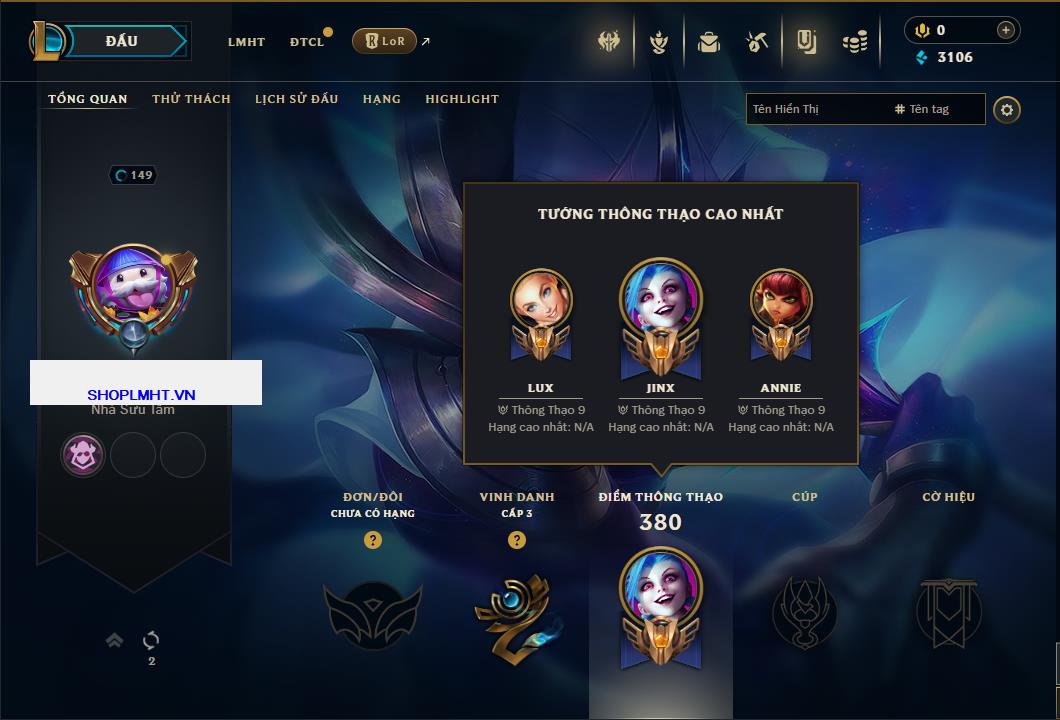Screen dimensions: 1060x720
Task: Open the LỊCH SỬ ĐẤU tab
Action: pyautogui.click(x=296, y=99)
